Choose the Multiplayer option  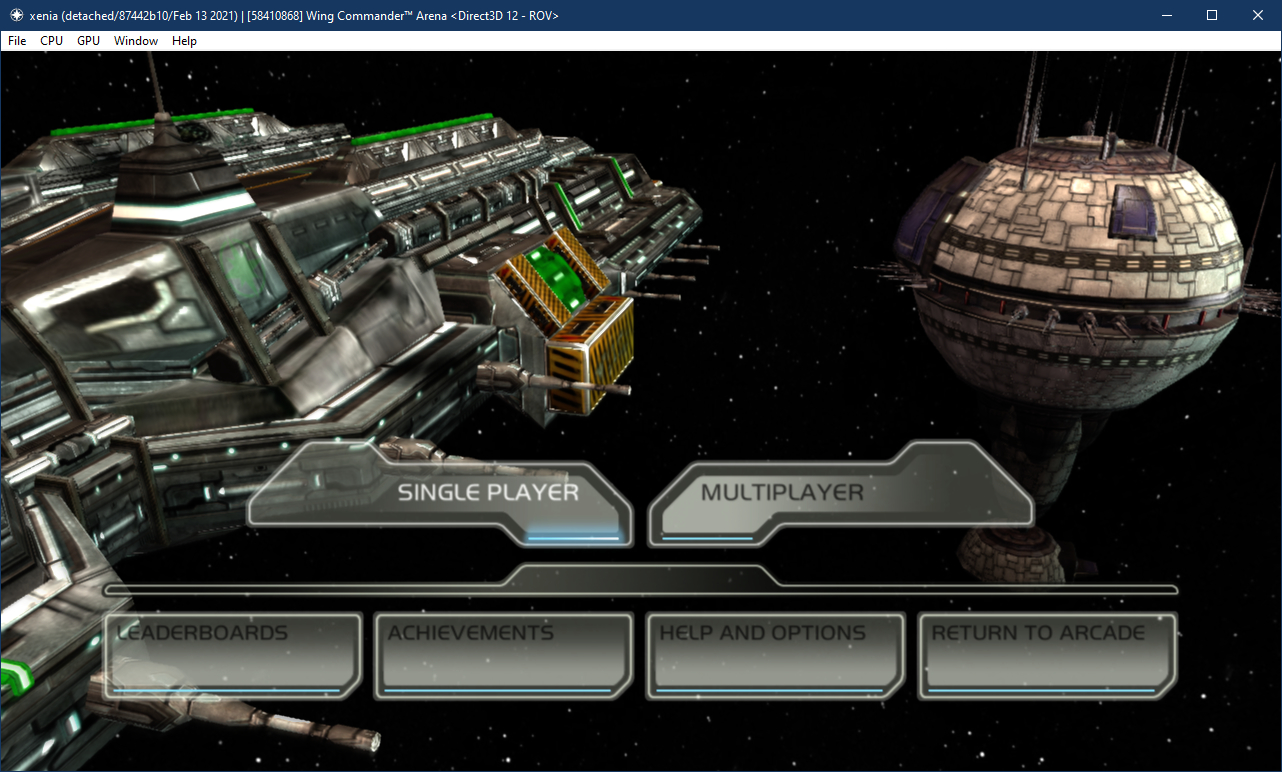point(782,493)
